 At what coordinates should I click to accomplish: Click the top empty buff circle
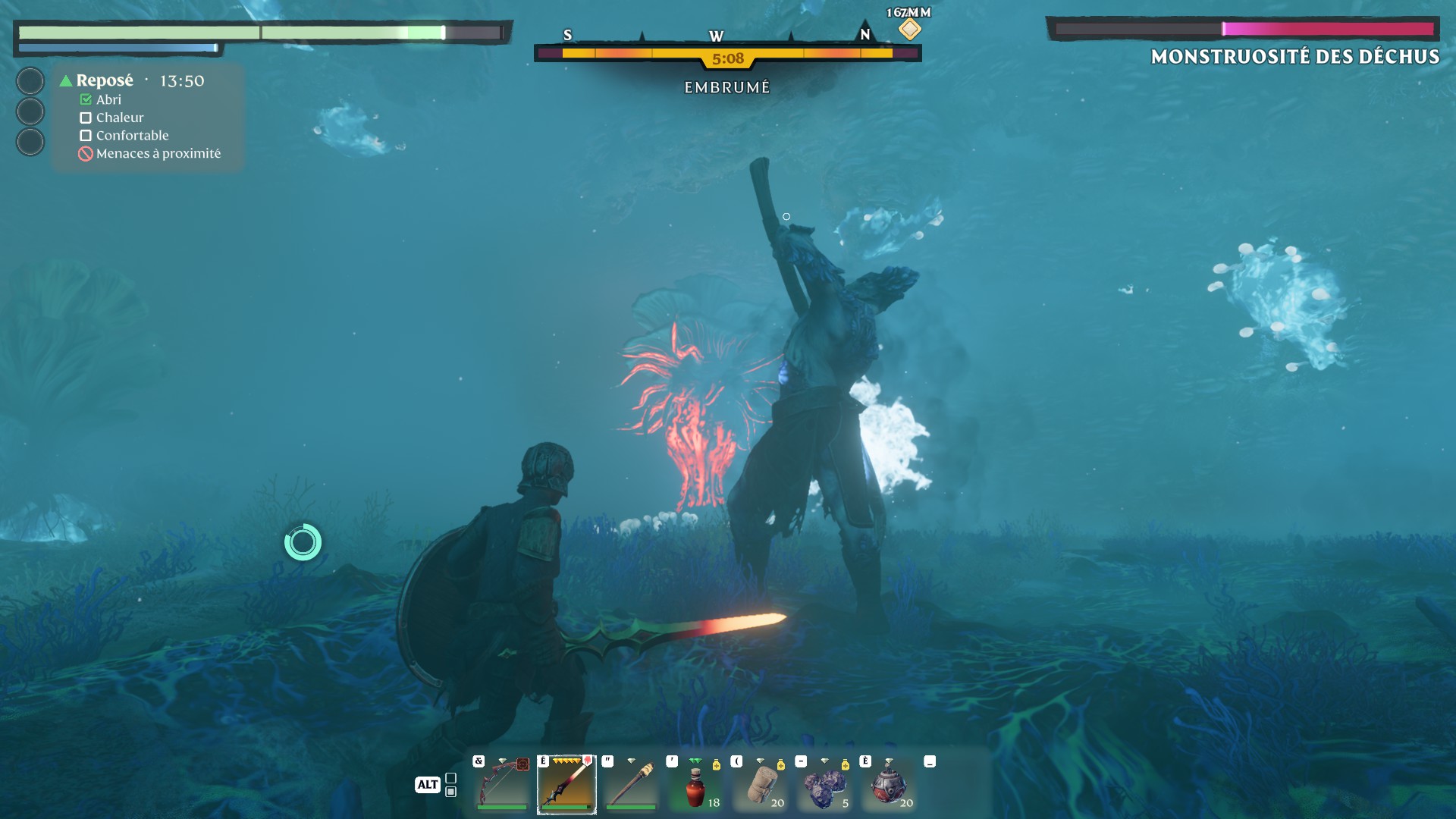click(x=30, y=81)
